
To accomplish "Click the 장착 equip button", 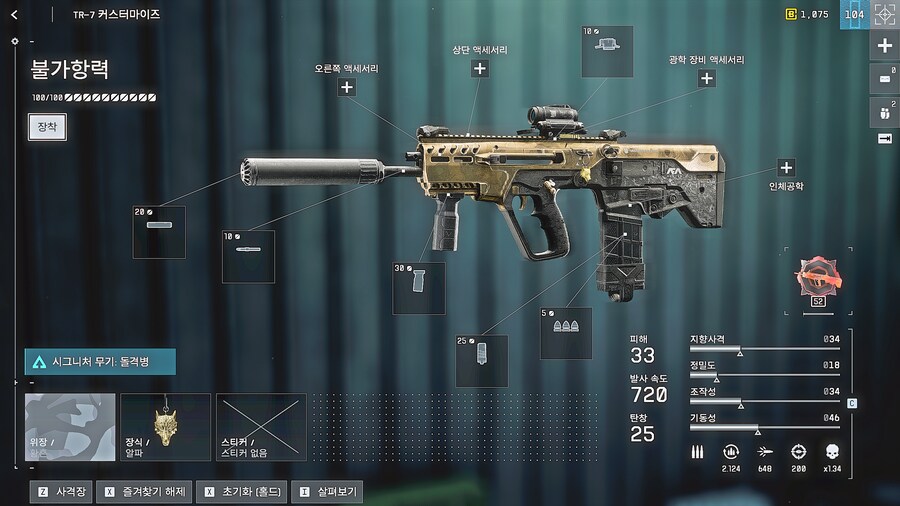I will (x=47, y=127).
